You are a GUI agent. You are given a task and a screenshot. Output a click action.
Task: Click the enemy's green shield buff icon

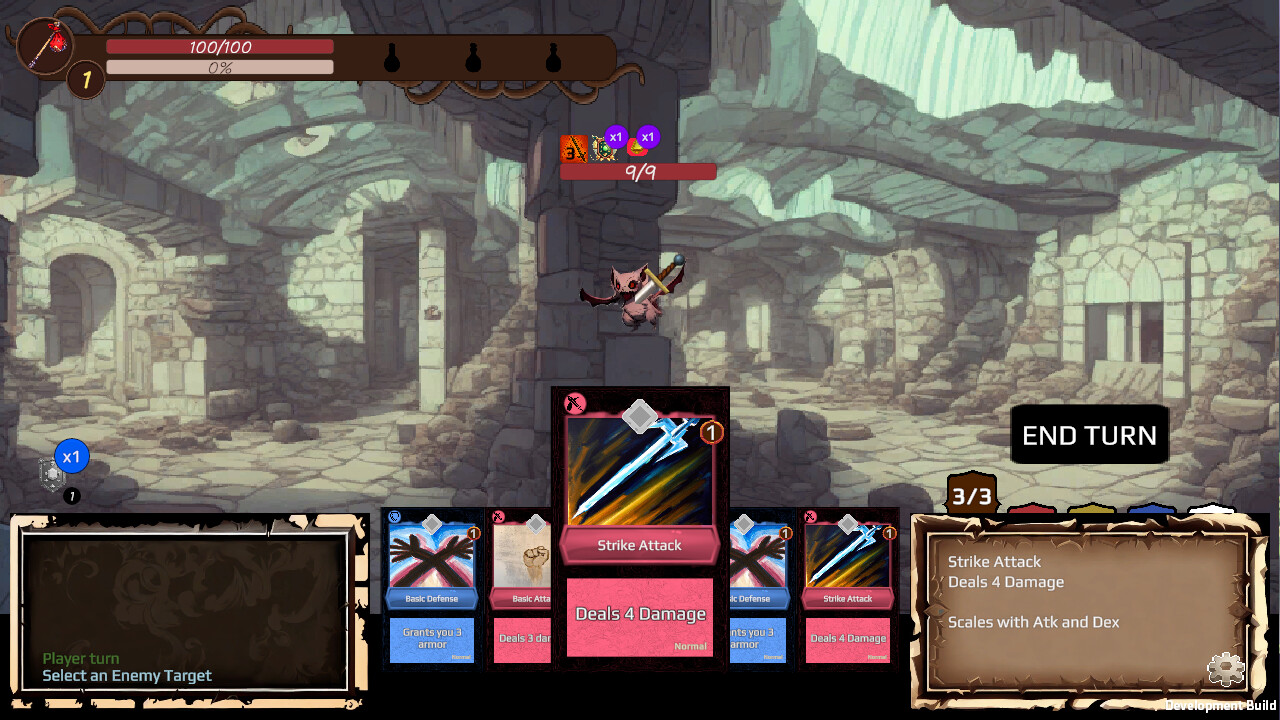pyautogui.click(x=604, y=147)
